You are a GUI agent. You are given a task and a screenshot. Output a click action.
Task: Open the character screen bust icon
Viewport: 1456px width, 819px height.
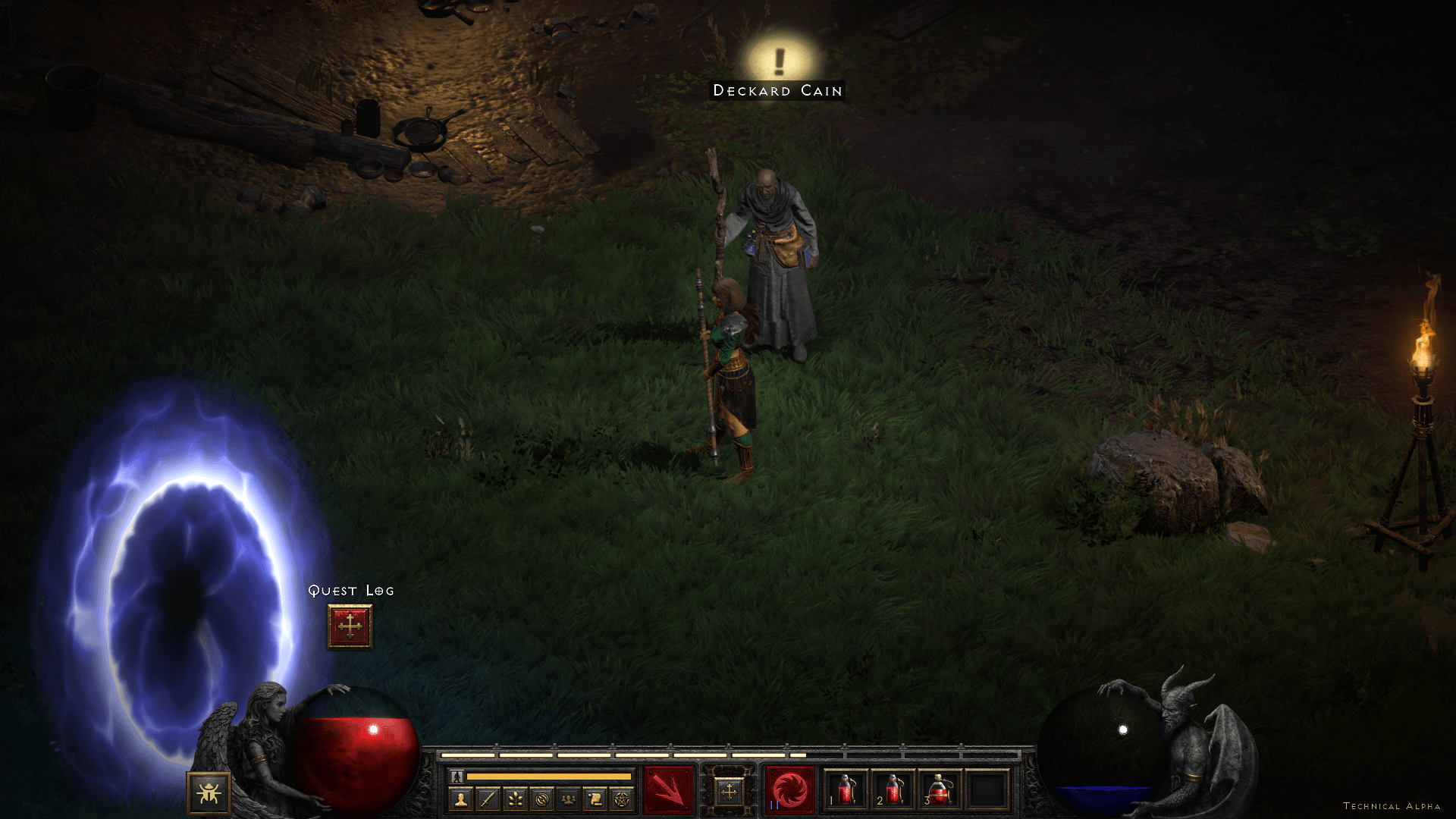point(460,799)
